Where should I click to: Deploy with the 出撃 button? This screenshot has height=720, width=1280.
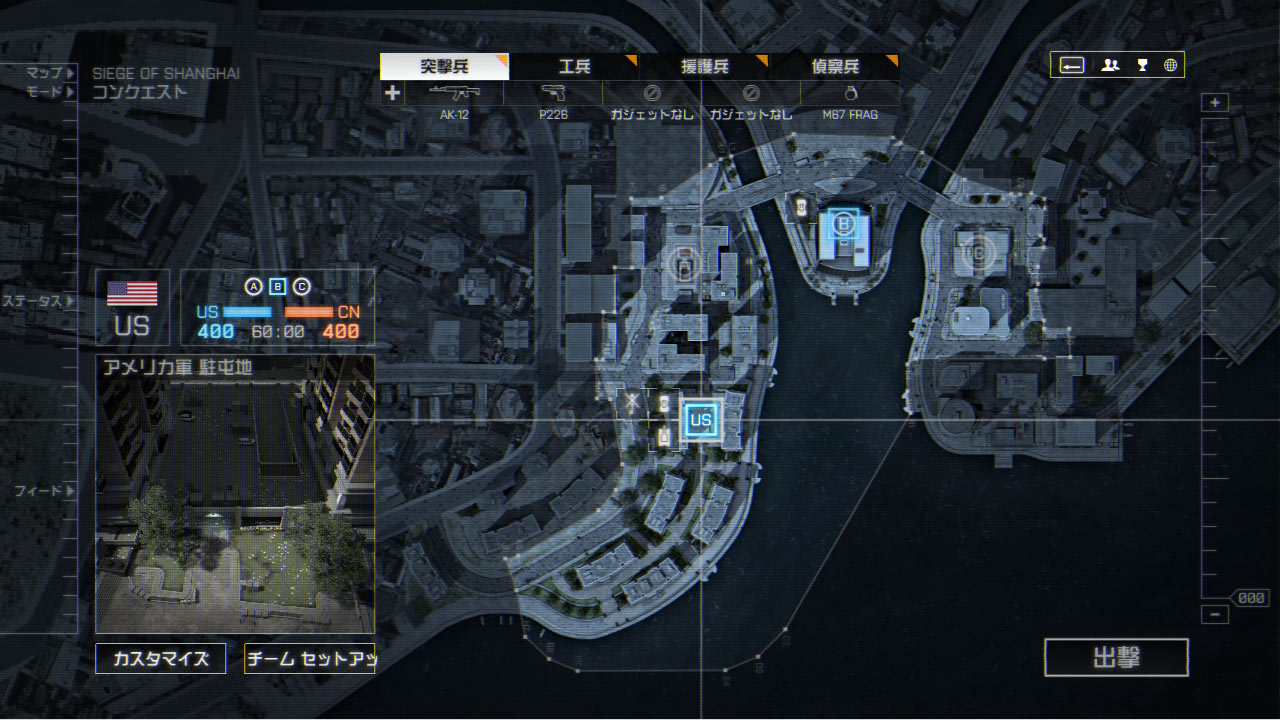[x=1116, y=658]
